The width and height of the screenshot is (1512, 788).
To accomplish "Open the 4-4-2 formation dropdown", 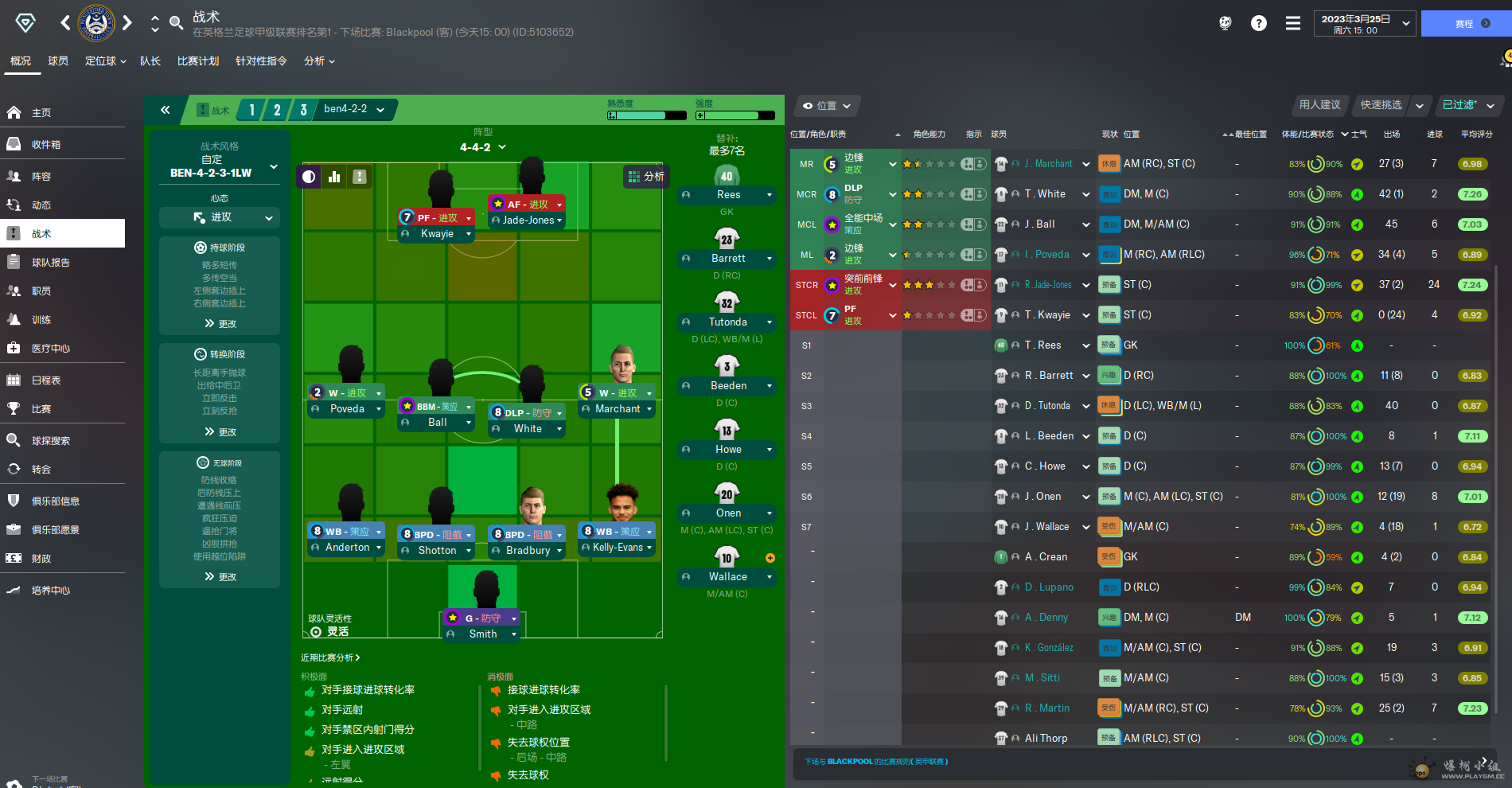I will 482,147.
